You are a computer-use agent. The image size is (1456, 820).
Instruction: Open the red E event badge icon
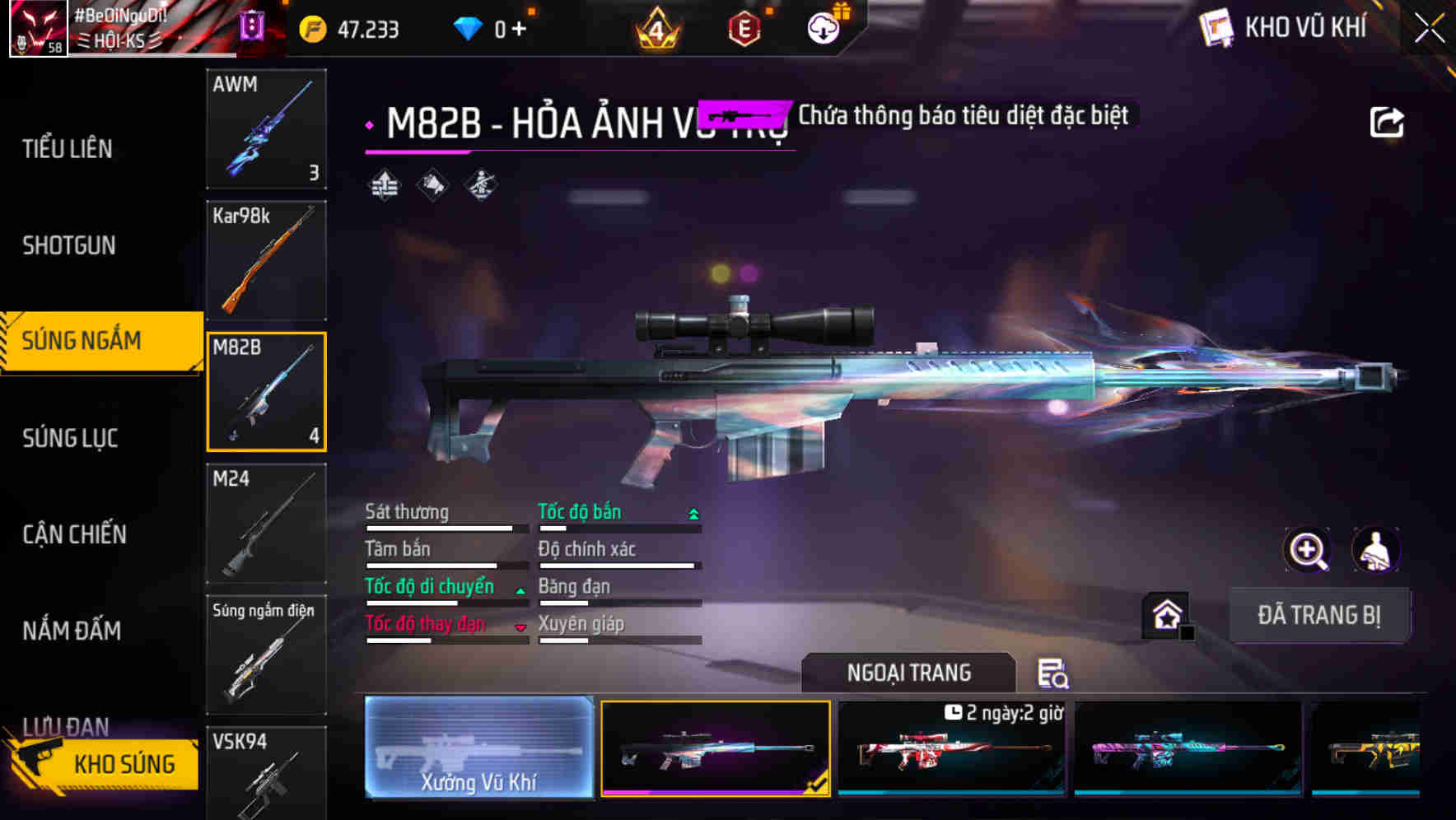[745, 27]
